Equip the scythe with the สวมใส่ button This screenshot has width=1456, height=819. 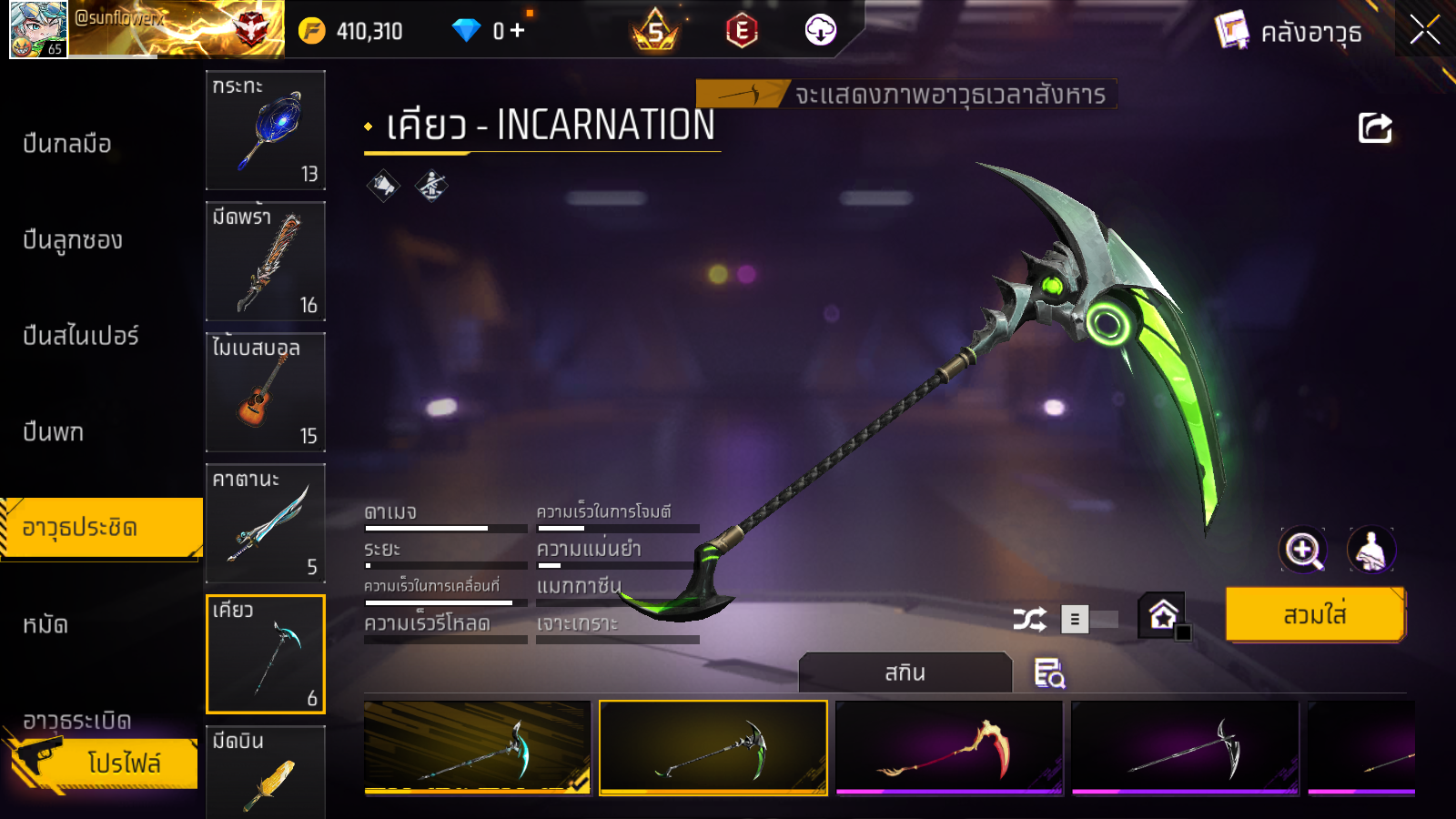[1315, 615]
